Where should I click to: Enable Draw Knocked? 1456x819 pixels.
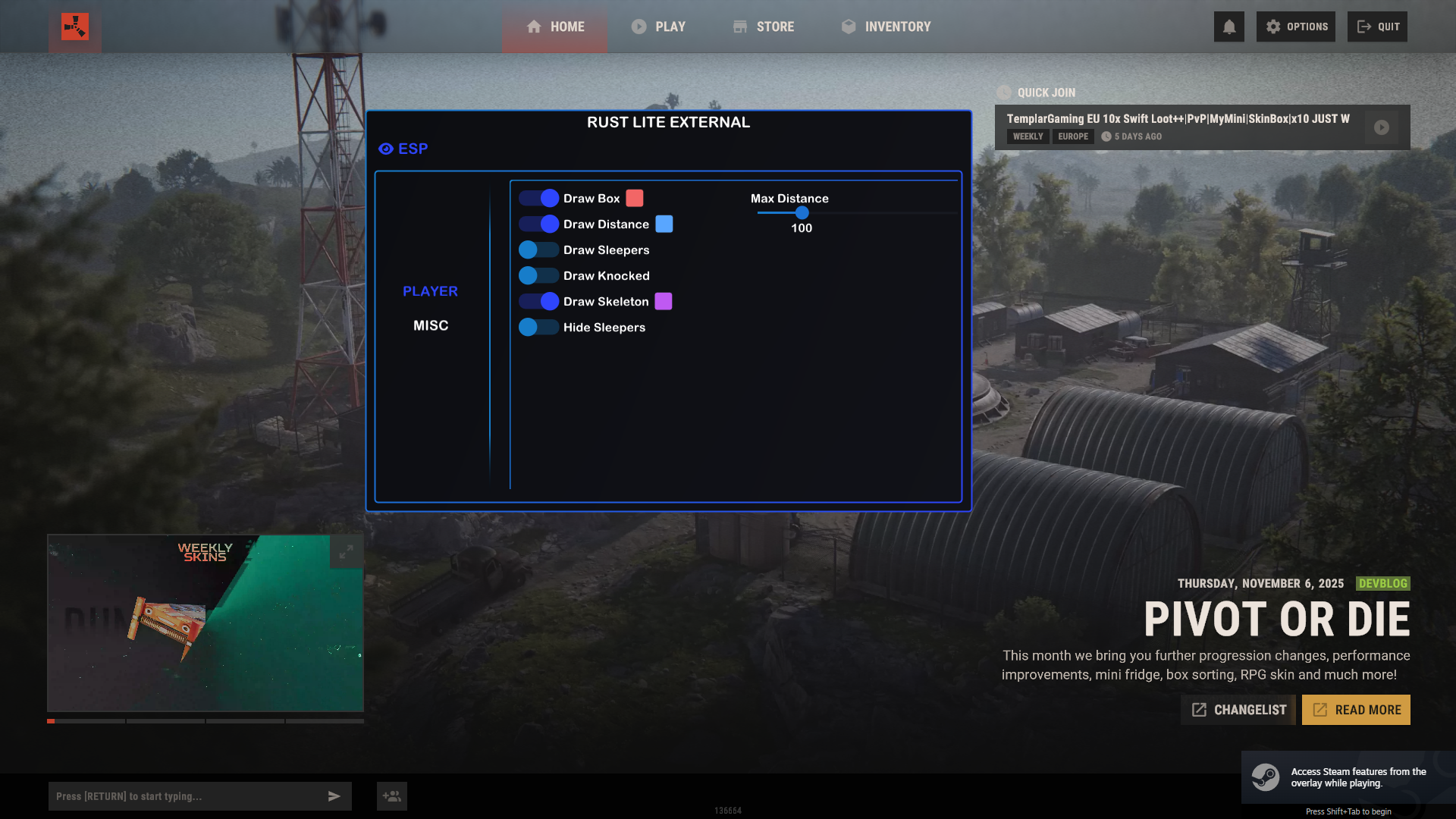(x=539, y=276)
